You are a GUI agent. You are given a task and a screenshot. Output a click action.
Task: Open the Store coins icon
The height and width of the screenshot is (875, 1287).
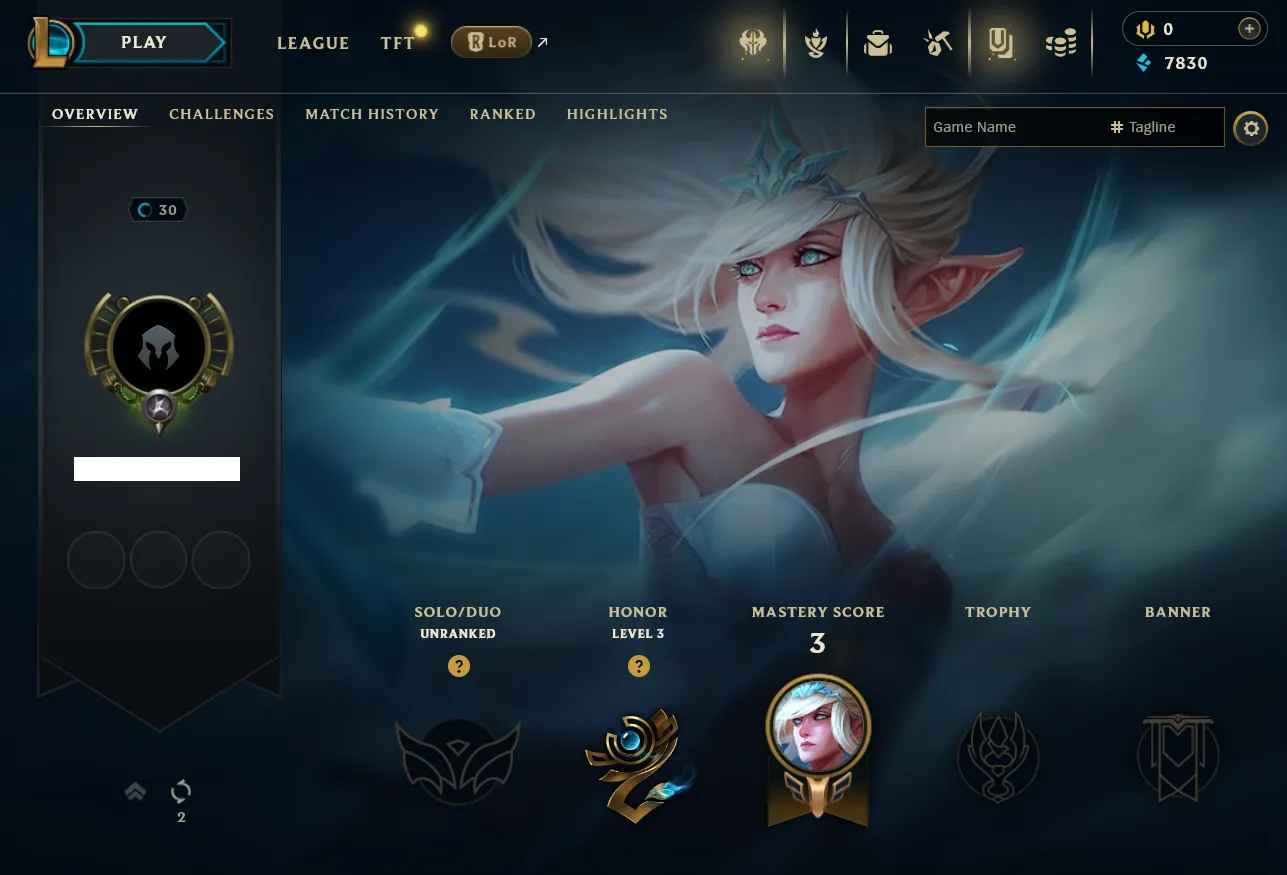click(1061, 43)
